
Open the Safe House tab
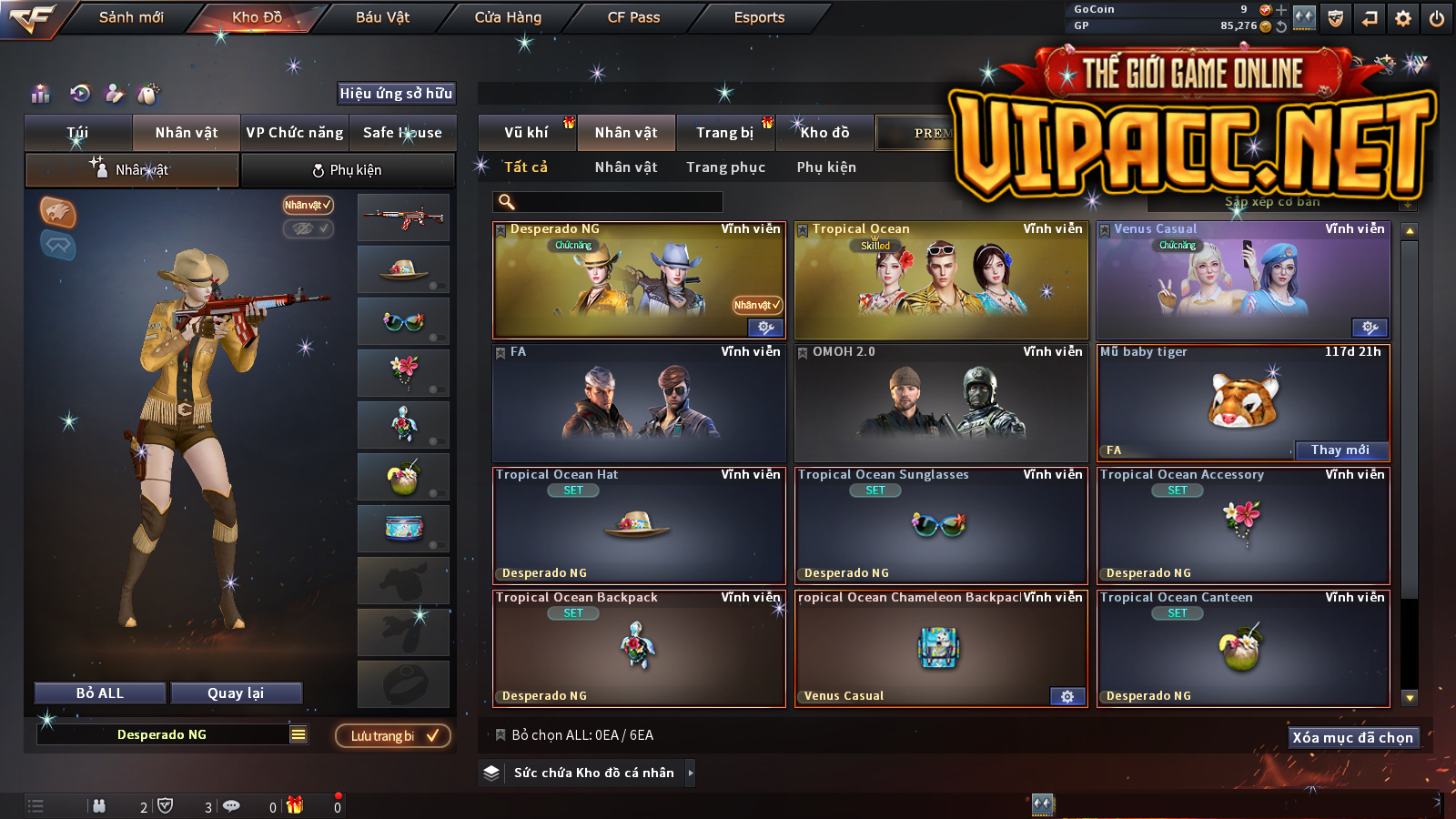[402, 133]
